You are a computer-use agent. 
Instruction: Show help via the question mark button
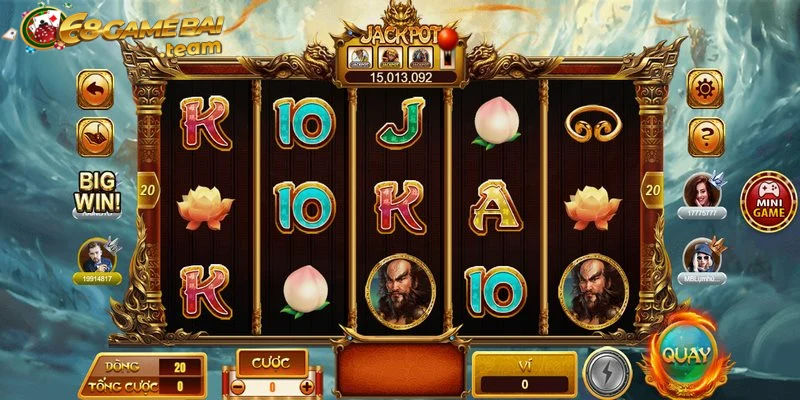[706, 135]
